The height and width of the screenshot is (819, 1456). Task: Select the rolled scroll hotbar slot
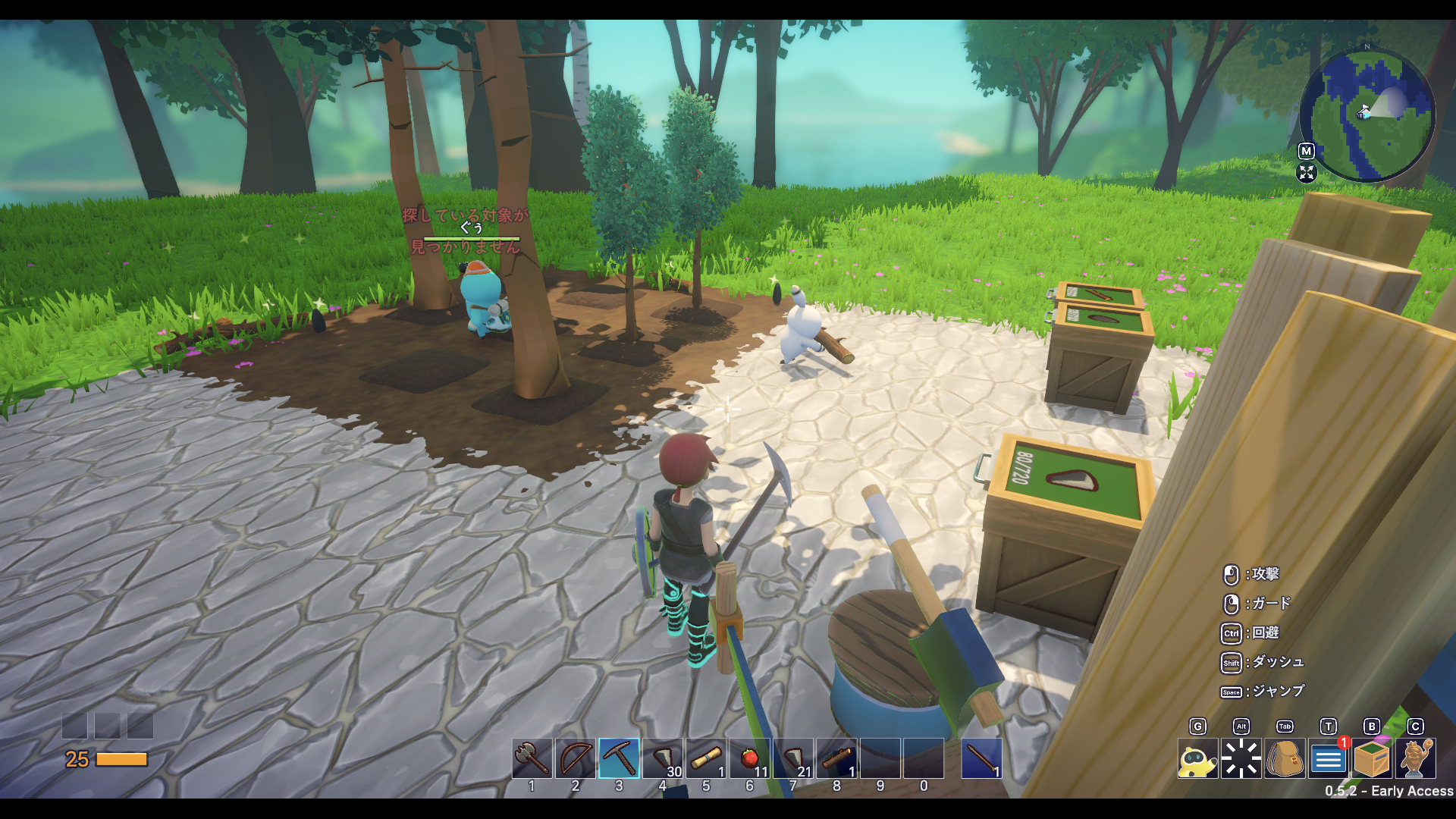click(706, 758)
